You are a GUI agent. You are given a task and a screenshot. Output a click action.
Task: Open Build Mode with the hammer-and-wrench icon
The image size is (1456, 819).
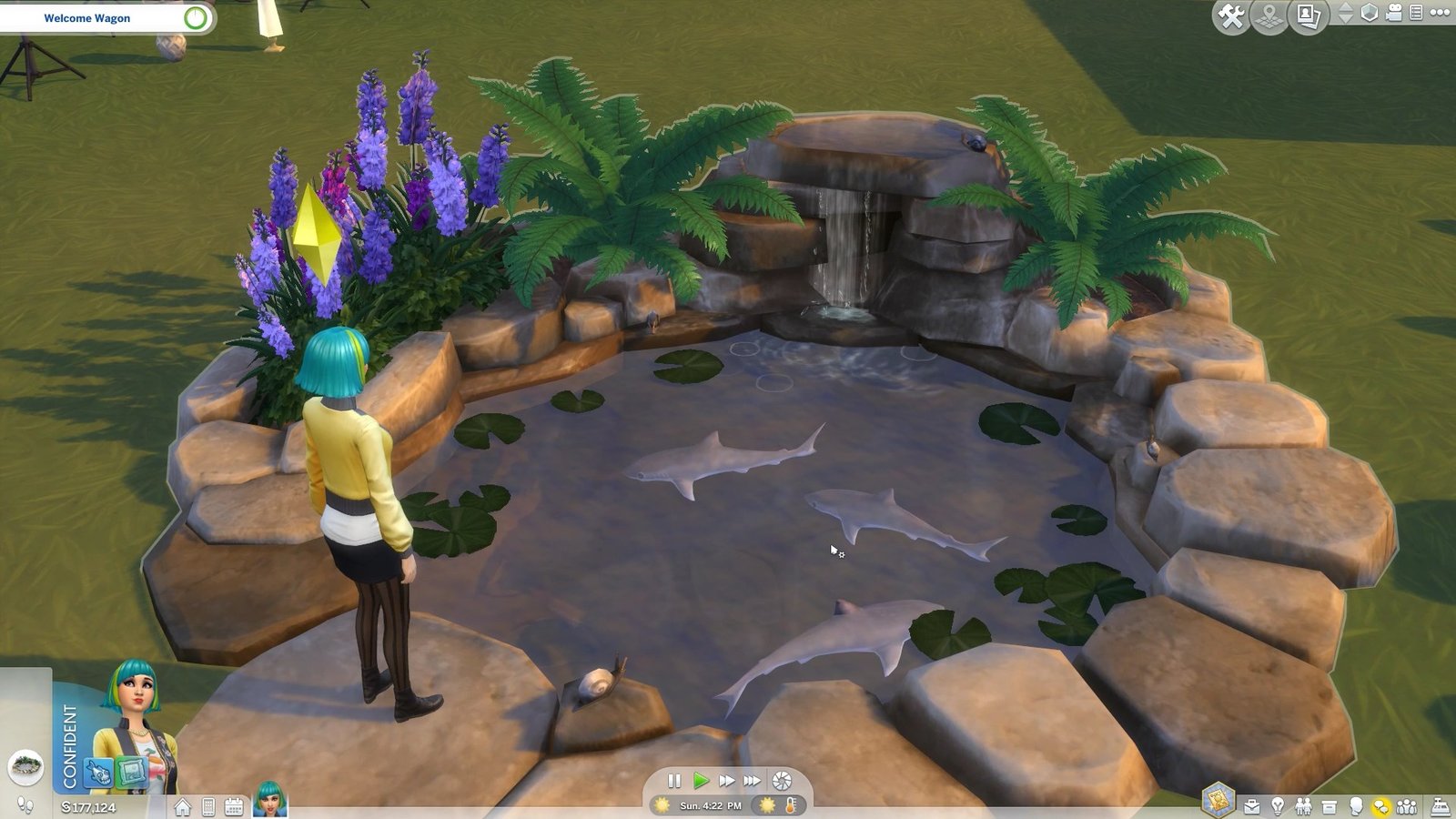tap(1231, 17)
